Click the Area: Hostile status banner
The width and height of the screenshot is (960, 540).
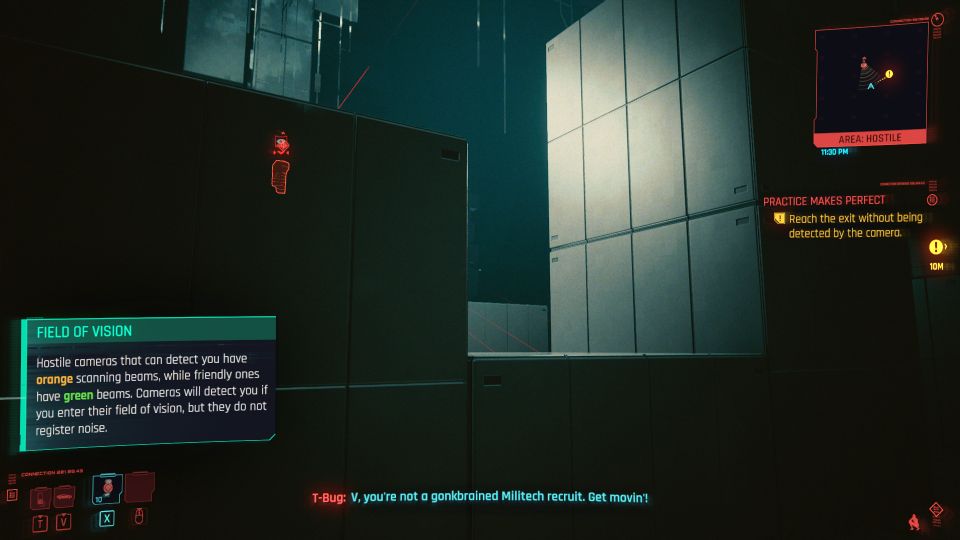click(x=869, y=137)
